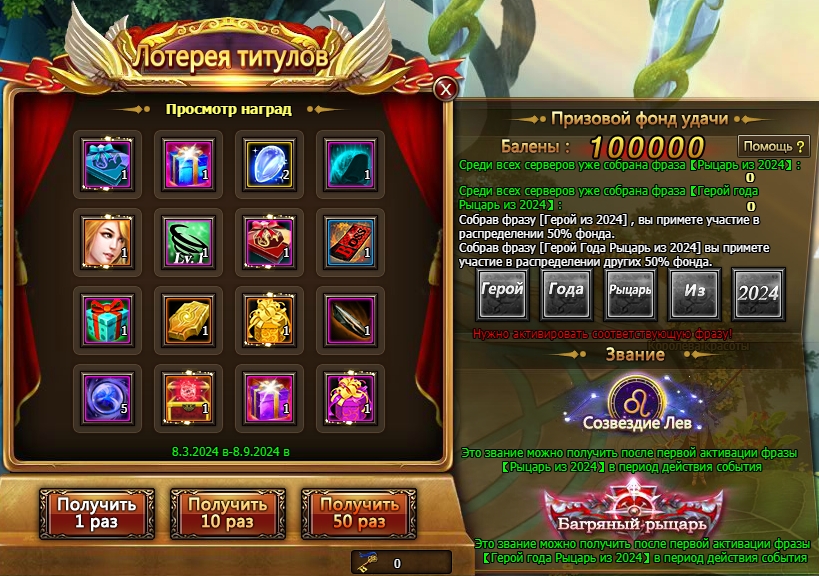Activate the Герой word tile

[503, 294]
